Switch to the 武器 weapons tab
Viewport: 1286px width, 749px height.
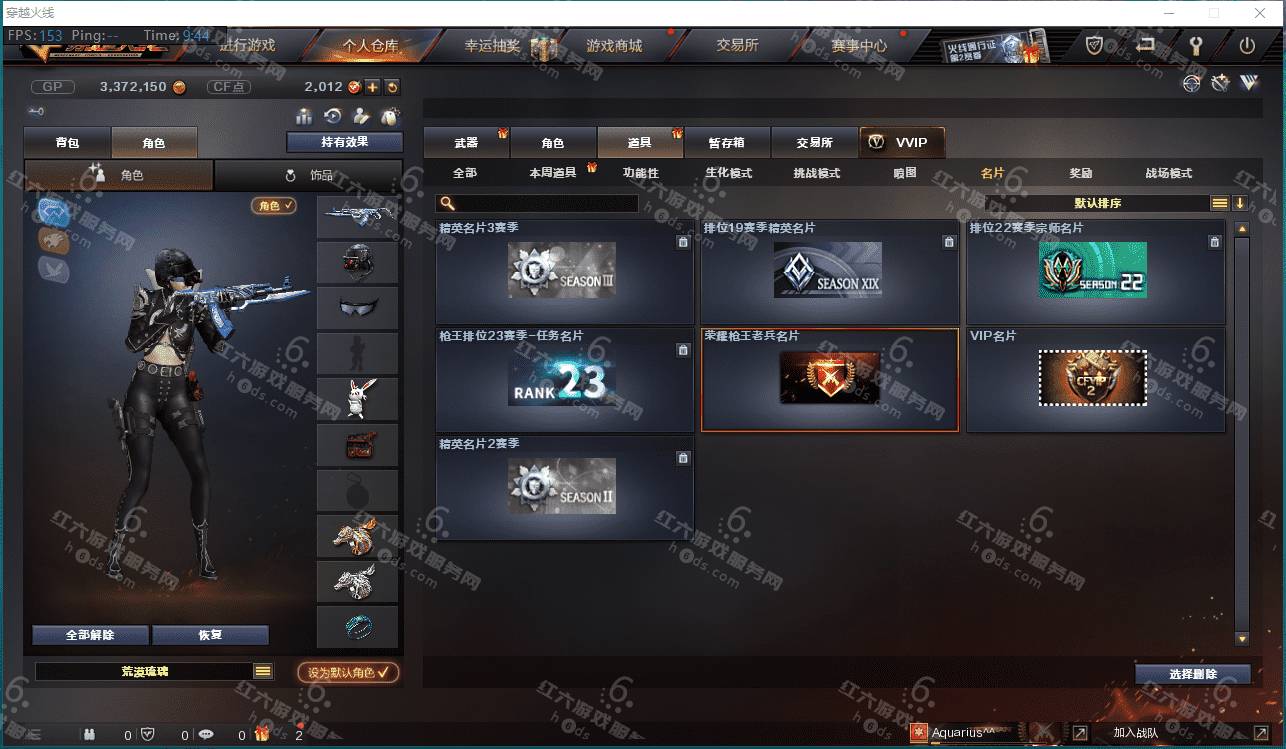466,143
